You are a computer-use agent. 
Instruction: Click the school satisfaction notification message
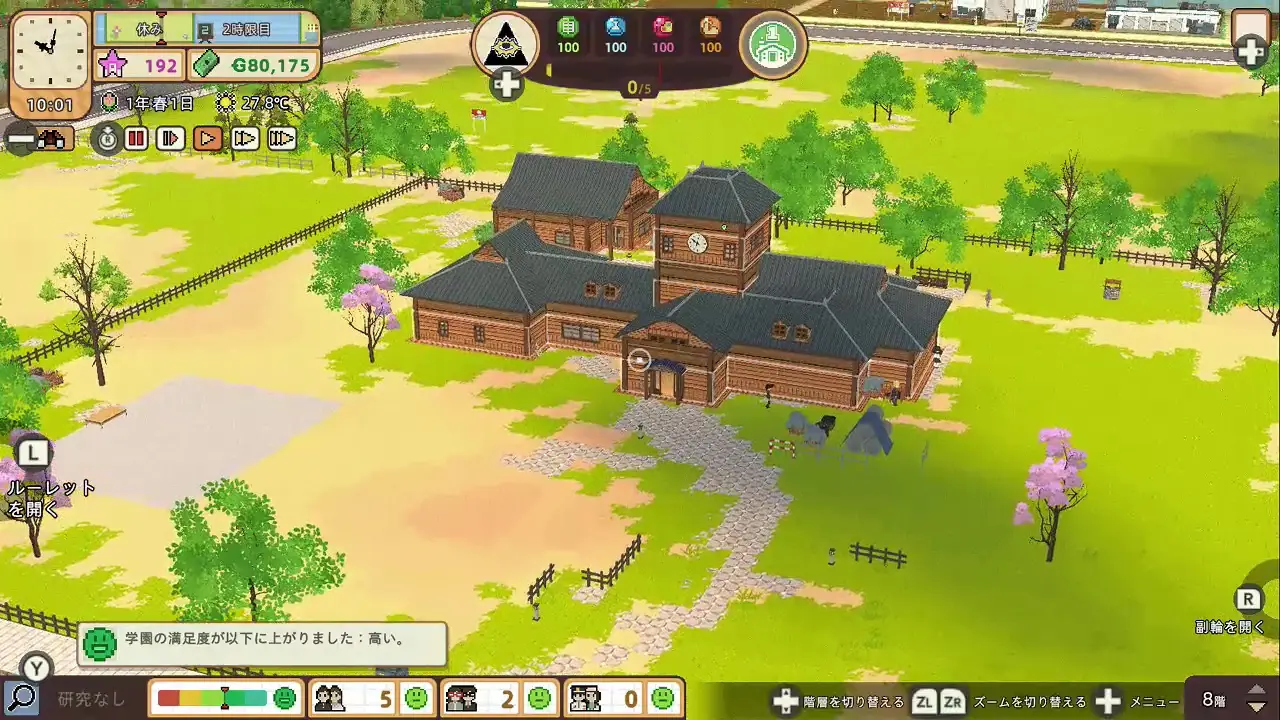point(262,645)
